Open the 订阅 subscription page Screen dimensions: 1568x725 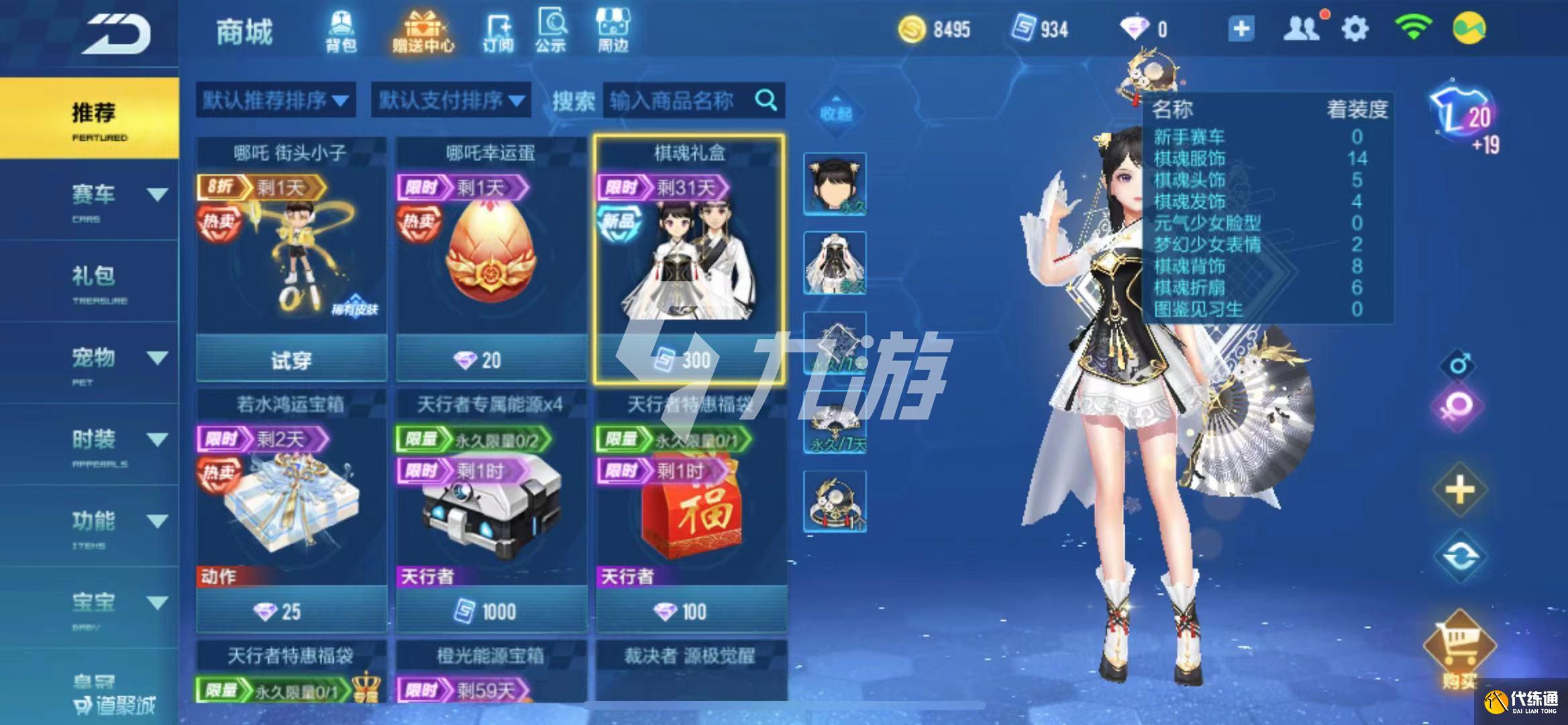pyautogui.click(x=498, y=32)
